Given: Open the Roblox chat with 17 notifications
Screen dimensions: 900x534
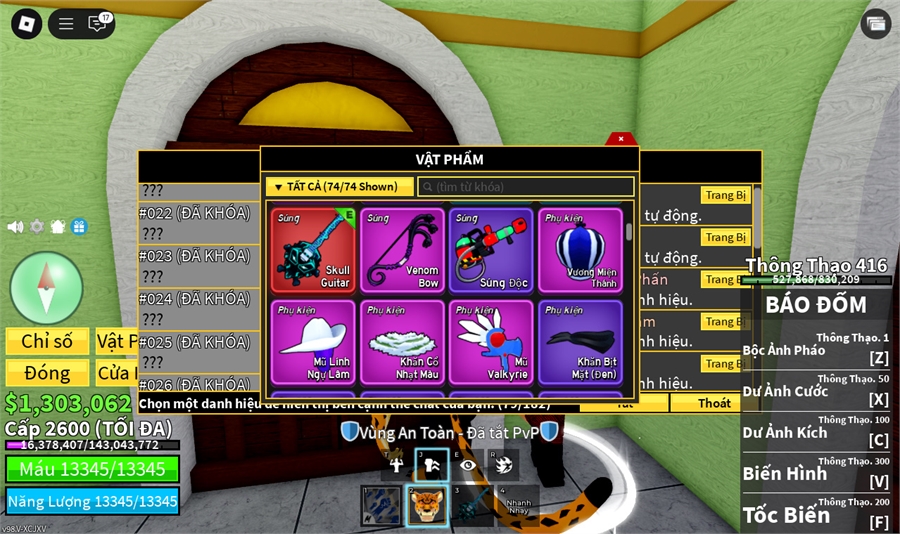Looking at the screenshot, I should click(x=98, y=24).
